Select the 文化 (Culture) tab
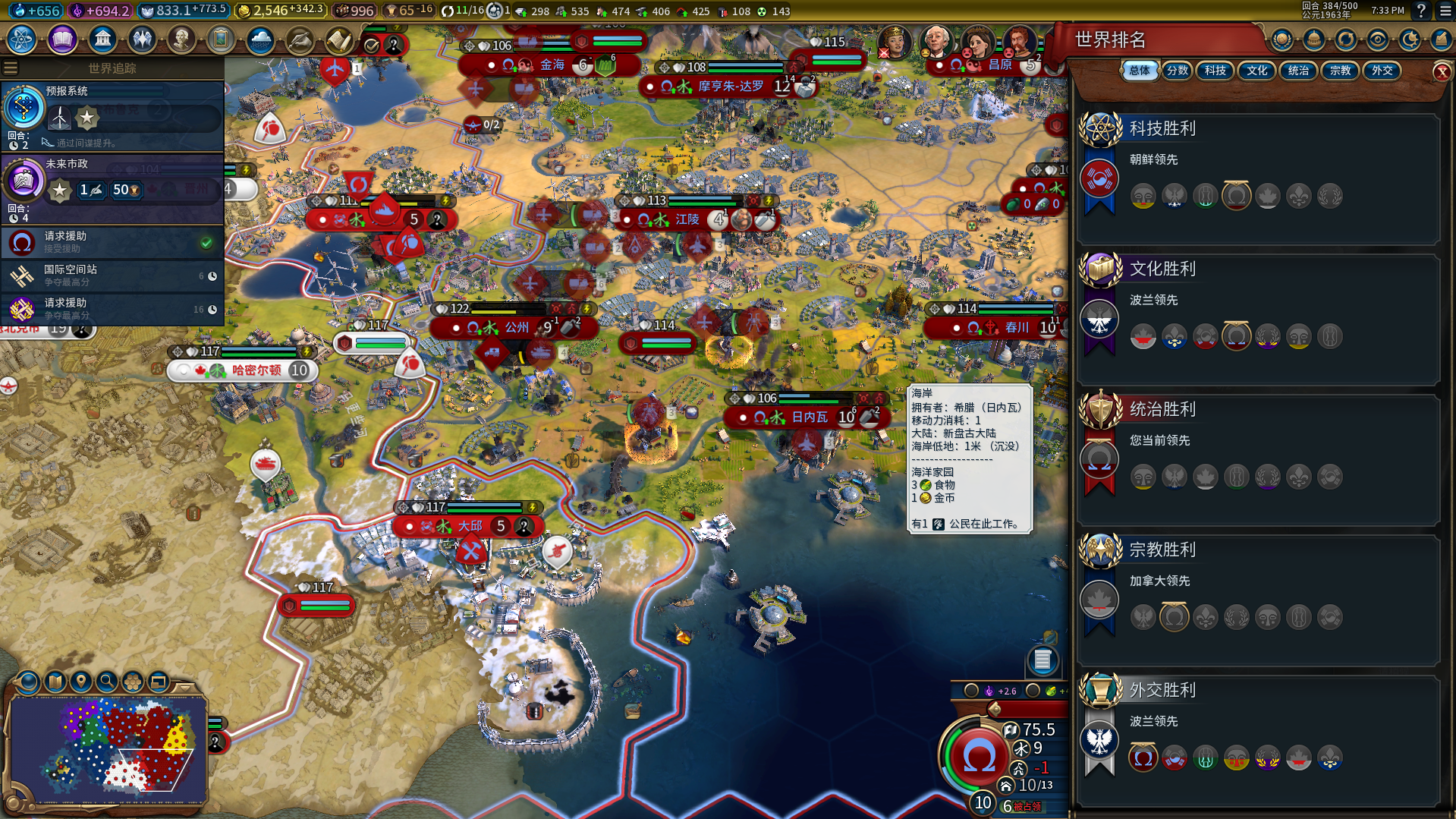The height and width of the screenshot is (819, 1456). [1256, 71]
